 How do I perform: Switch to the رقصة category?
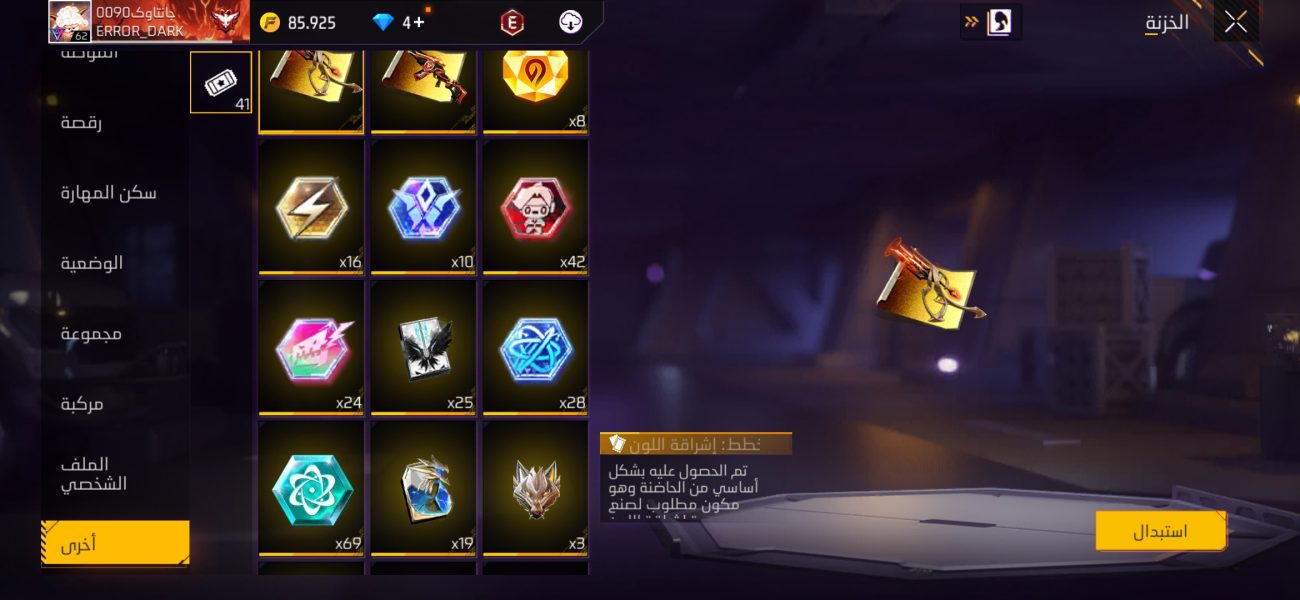click(x=81, y=123)
